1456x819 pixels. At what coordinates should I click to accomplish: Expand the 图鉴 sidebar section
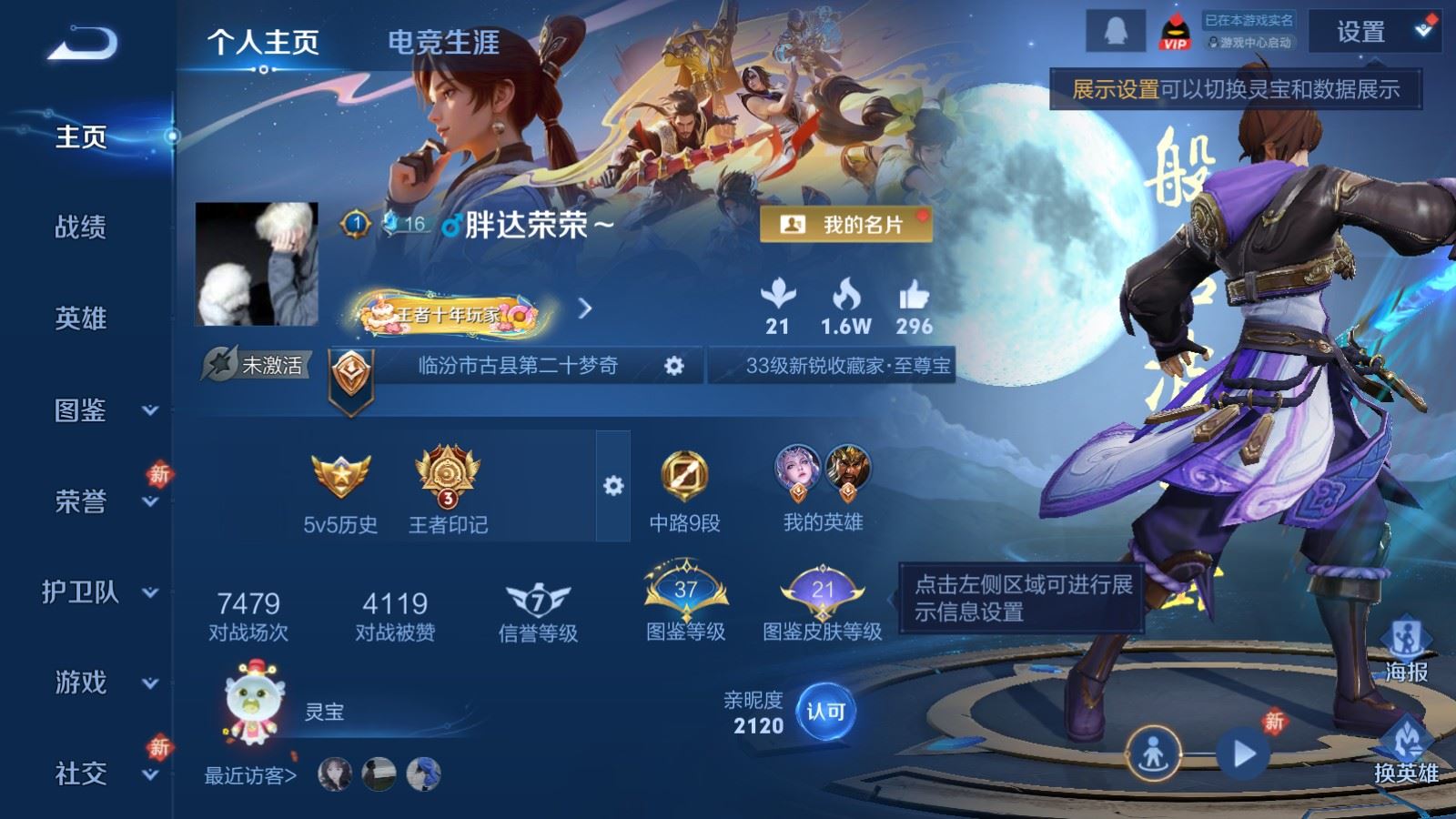click(x=78, y=412)
